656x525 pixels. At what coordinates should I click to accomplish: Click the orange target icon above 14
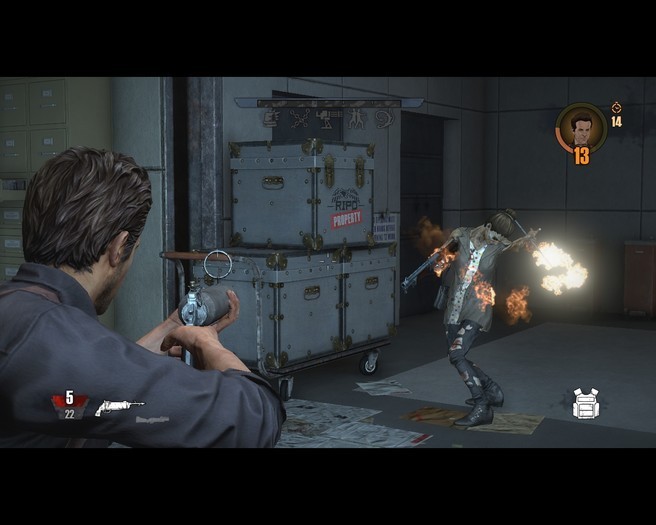click(616, 107)
